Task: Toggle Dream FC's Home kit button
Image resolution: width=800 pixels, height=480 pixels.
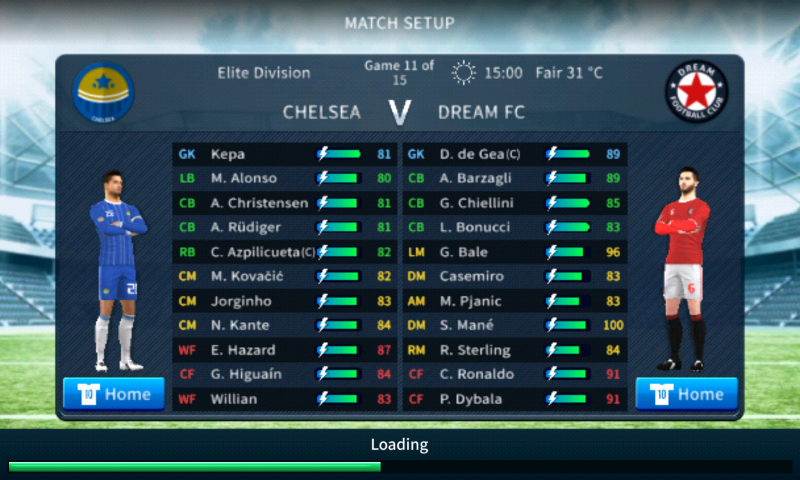Action: point(686,393)
